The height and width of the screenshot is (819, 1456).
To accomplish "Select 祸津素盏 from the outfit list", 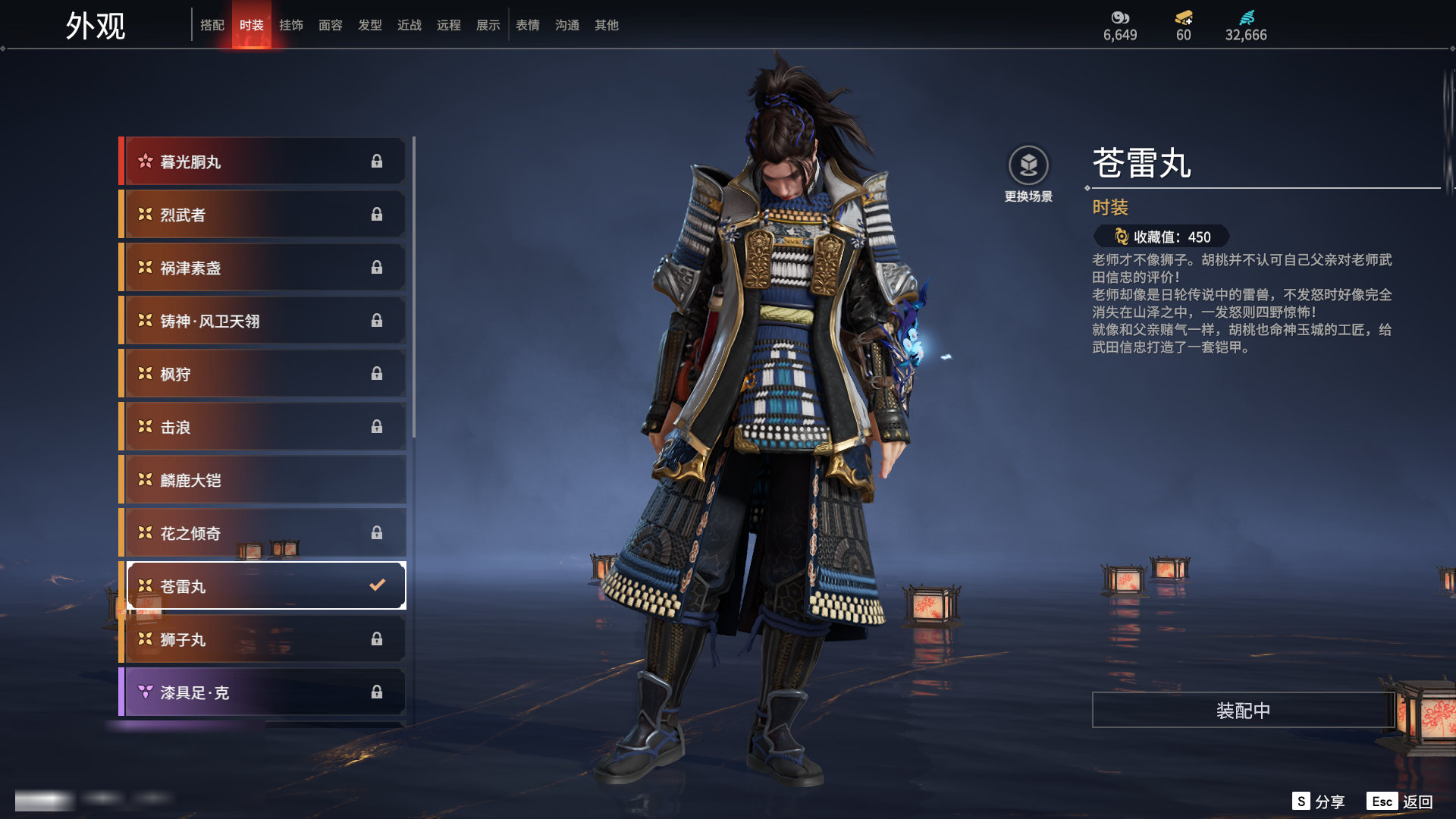I will pos(262,268).
